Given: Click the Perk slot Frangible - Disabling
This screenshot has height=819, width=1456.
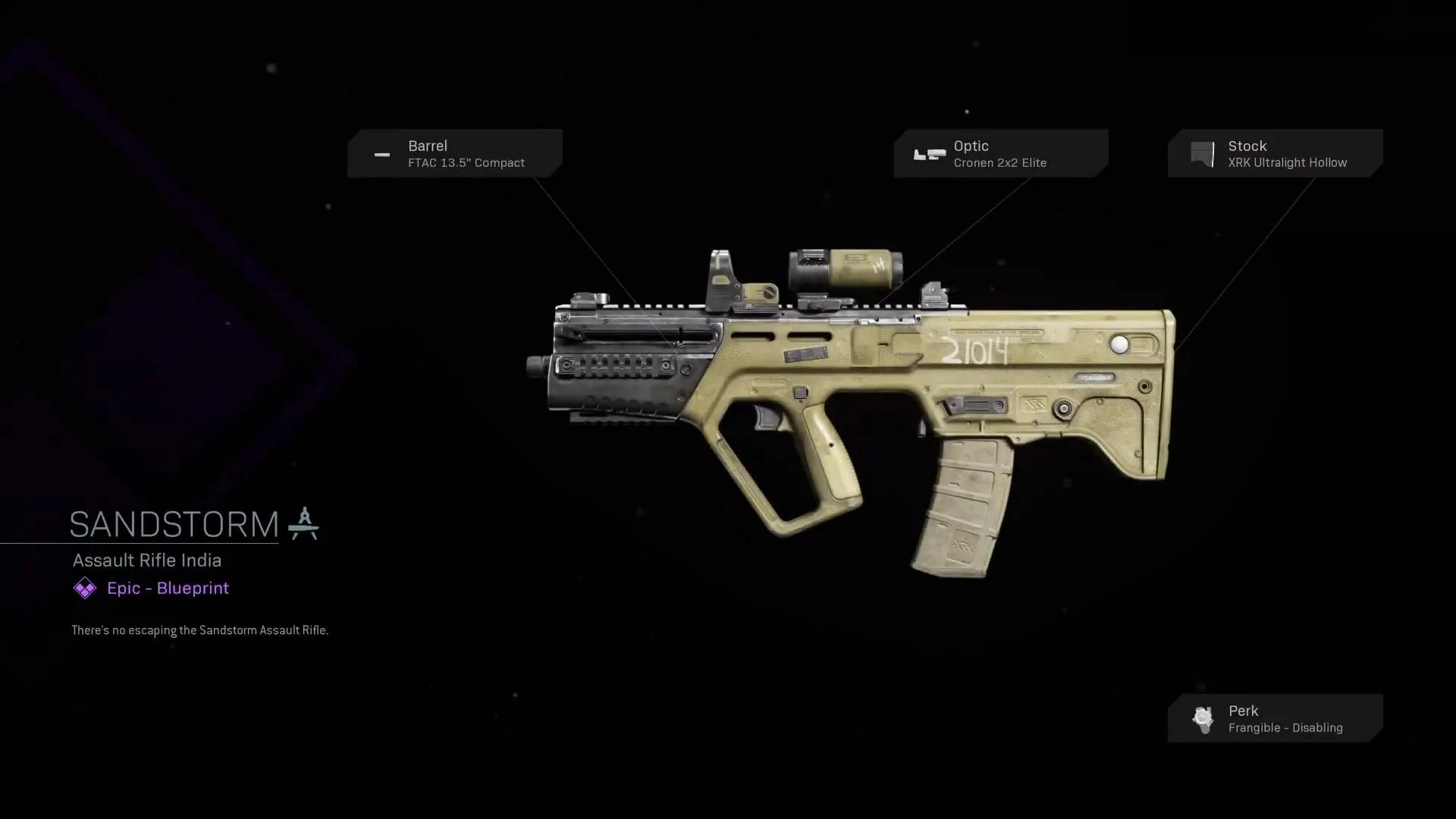Looking at the screenshot, I should tap(1275, 718).
